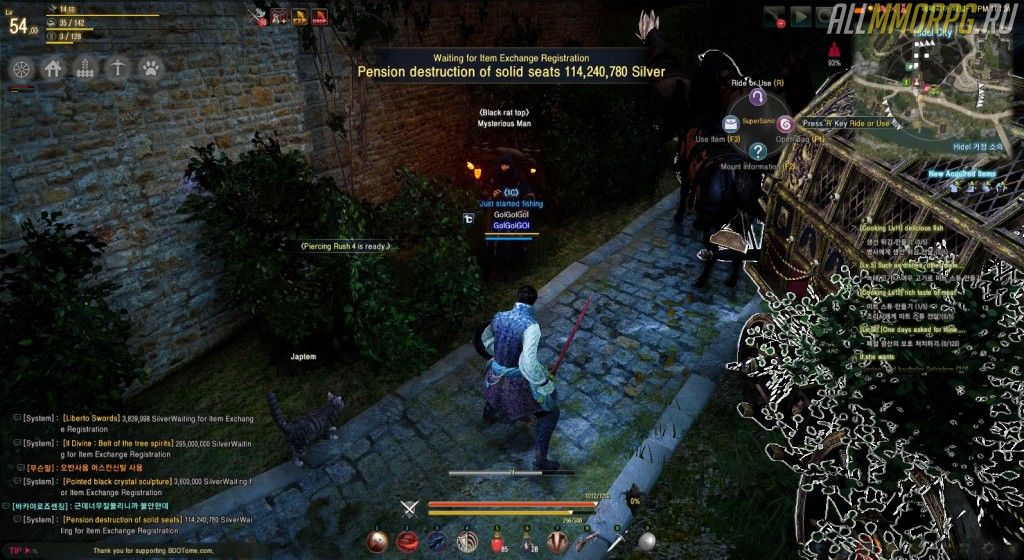Click the crossed swords combat stance icon
1024x560 pixels.
pyautogui.click(x=407, y=508)
